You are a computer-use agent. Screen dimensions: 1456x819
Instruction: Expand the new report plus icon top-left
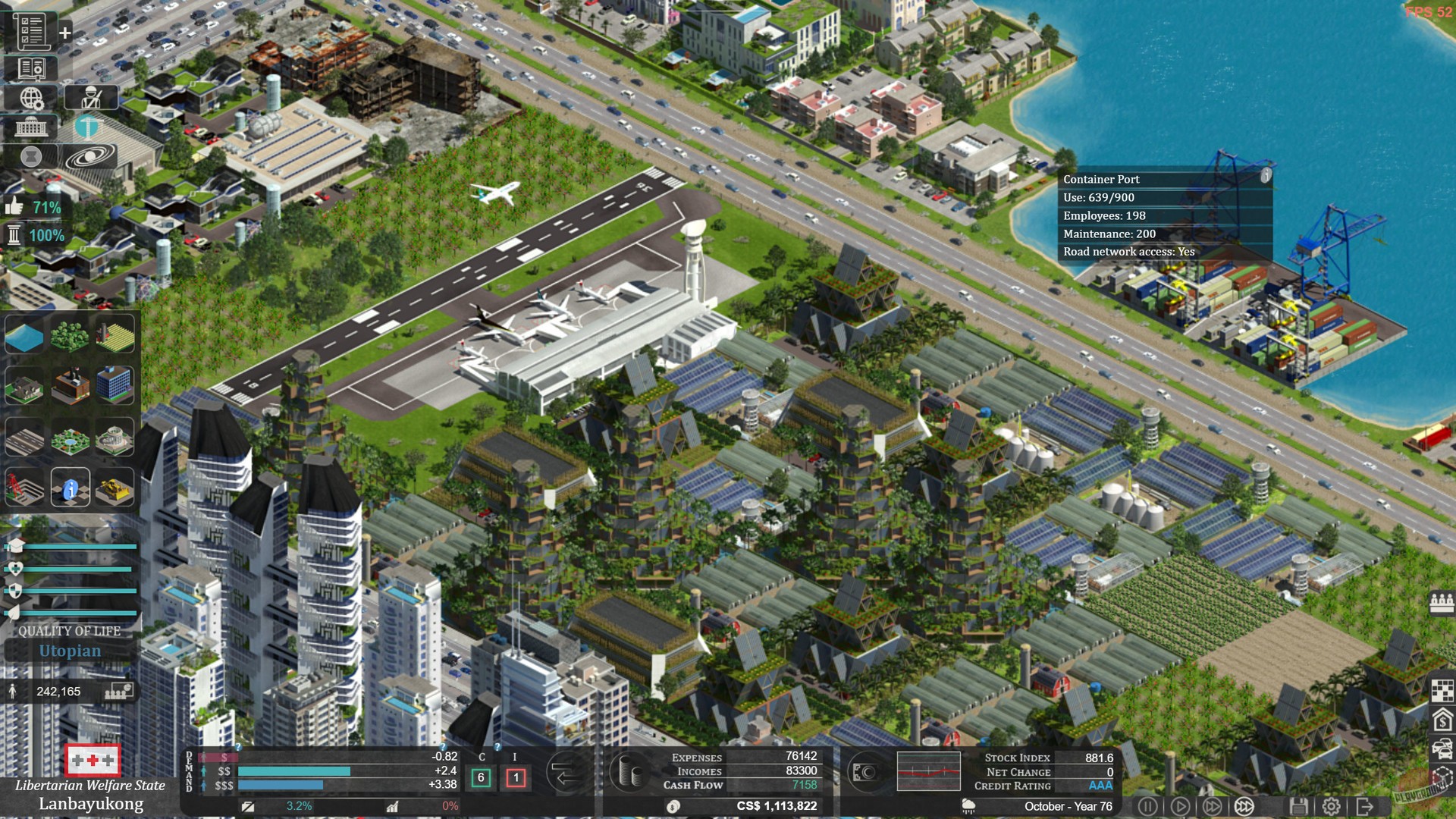pos(64,33)
